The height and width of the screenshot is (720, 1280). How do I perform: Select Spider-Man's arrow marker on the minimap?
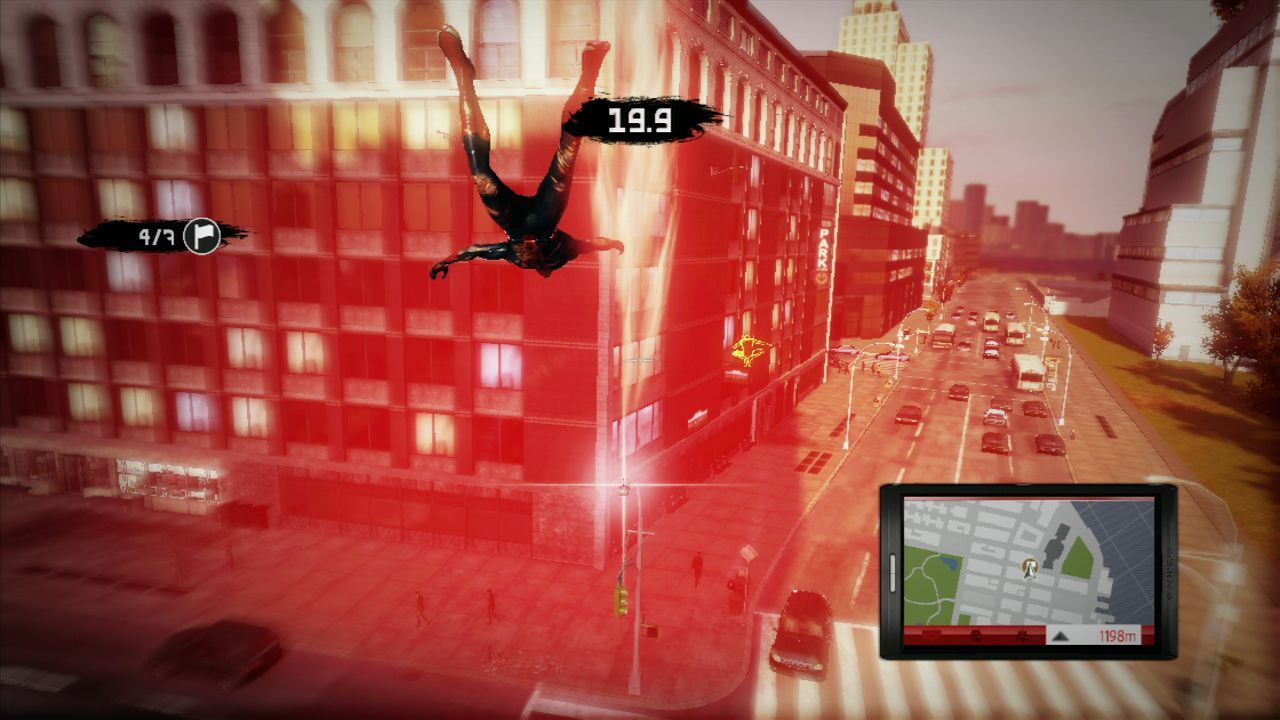(1029, 569)
